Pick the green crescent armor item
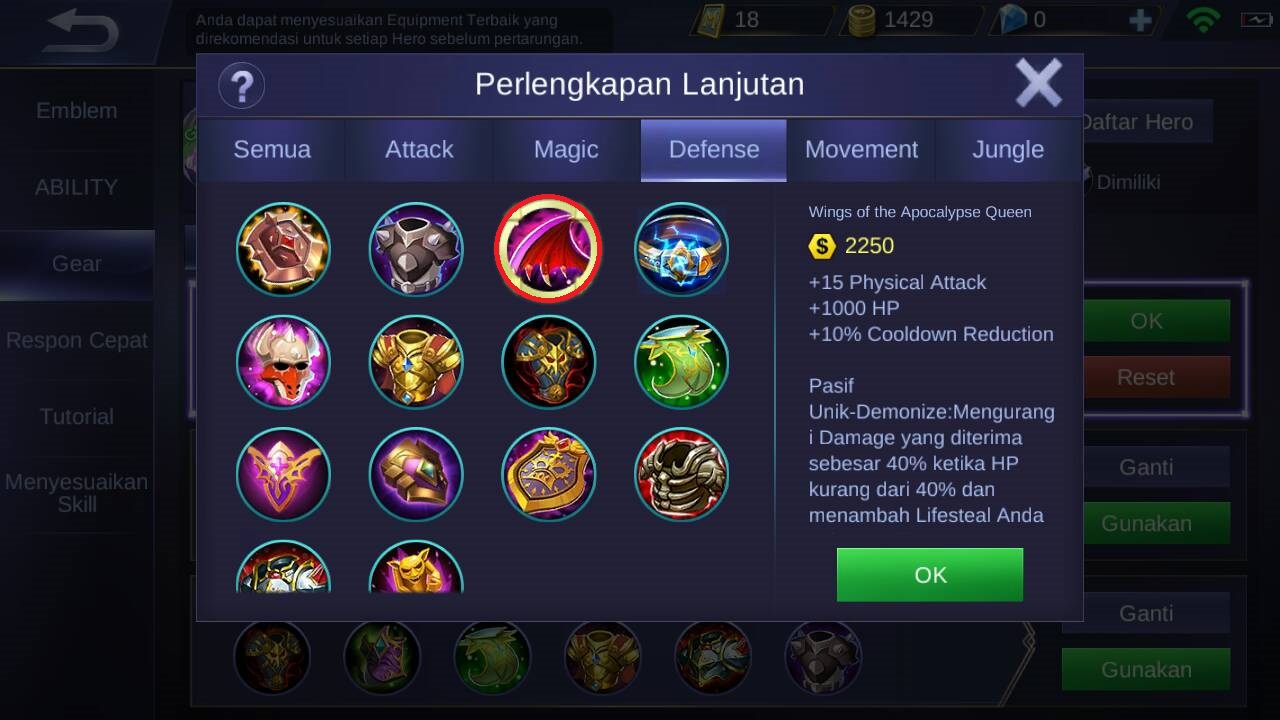This screenshot has width=1280, height=720. tap(681, 362)
